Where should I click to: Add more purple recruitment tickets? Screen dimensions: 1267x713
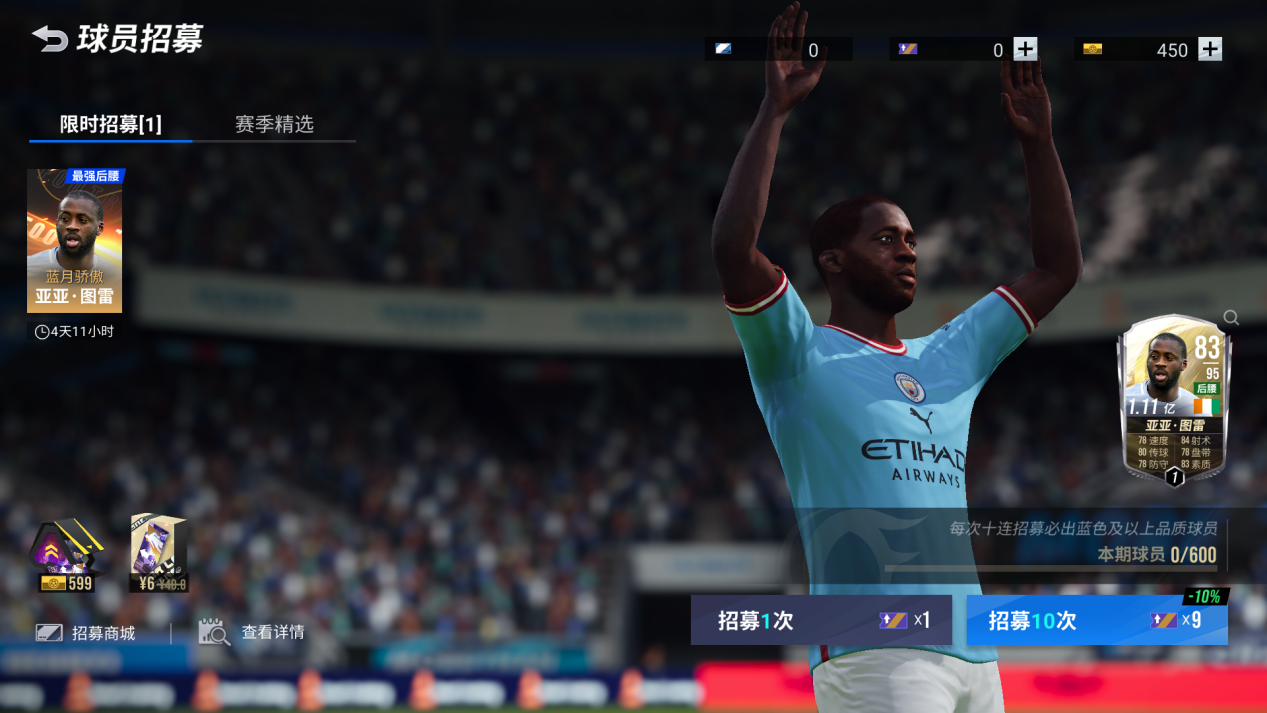tap(1025, 49)
